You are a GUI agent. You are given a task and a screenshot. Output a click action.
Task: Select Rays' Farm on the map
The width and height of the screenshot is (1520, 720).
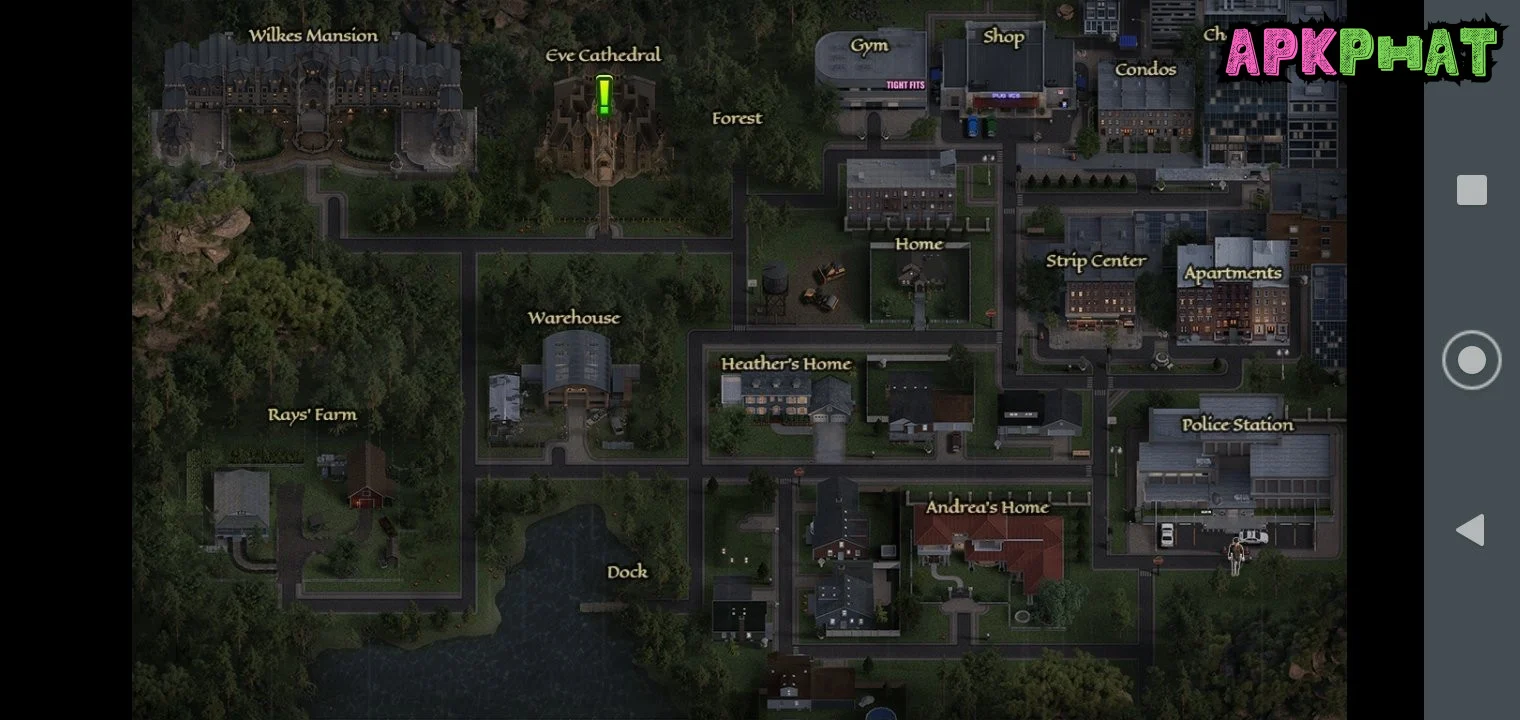tap(312, 415)
